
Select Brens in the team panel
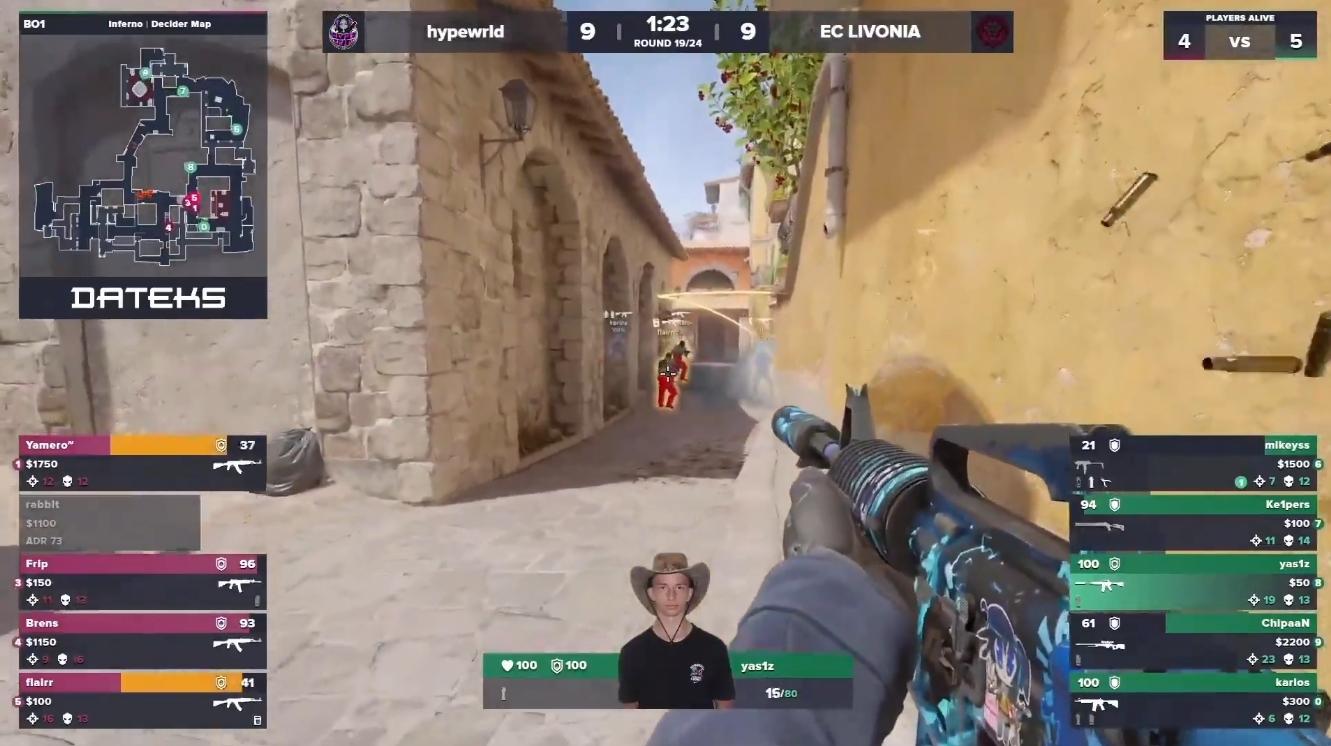142,641
